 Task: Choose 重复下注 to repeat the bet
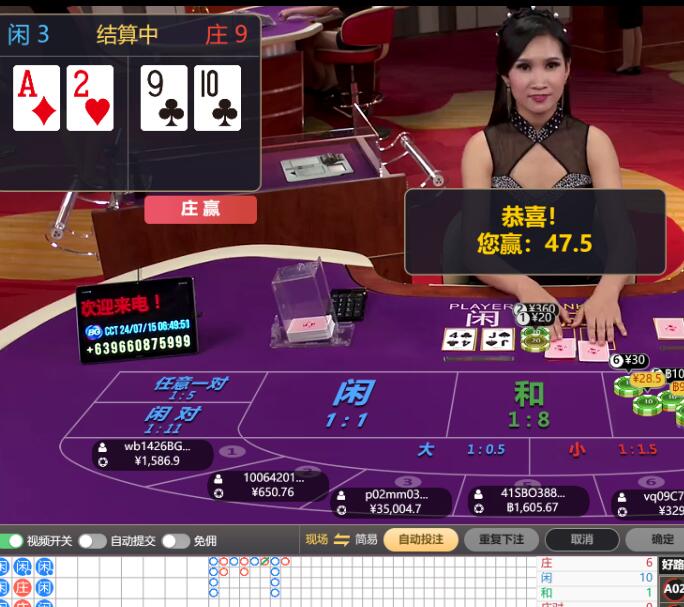[x=501, y=540]
